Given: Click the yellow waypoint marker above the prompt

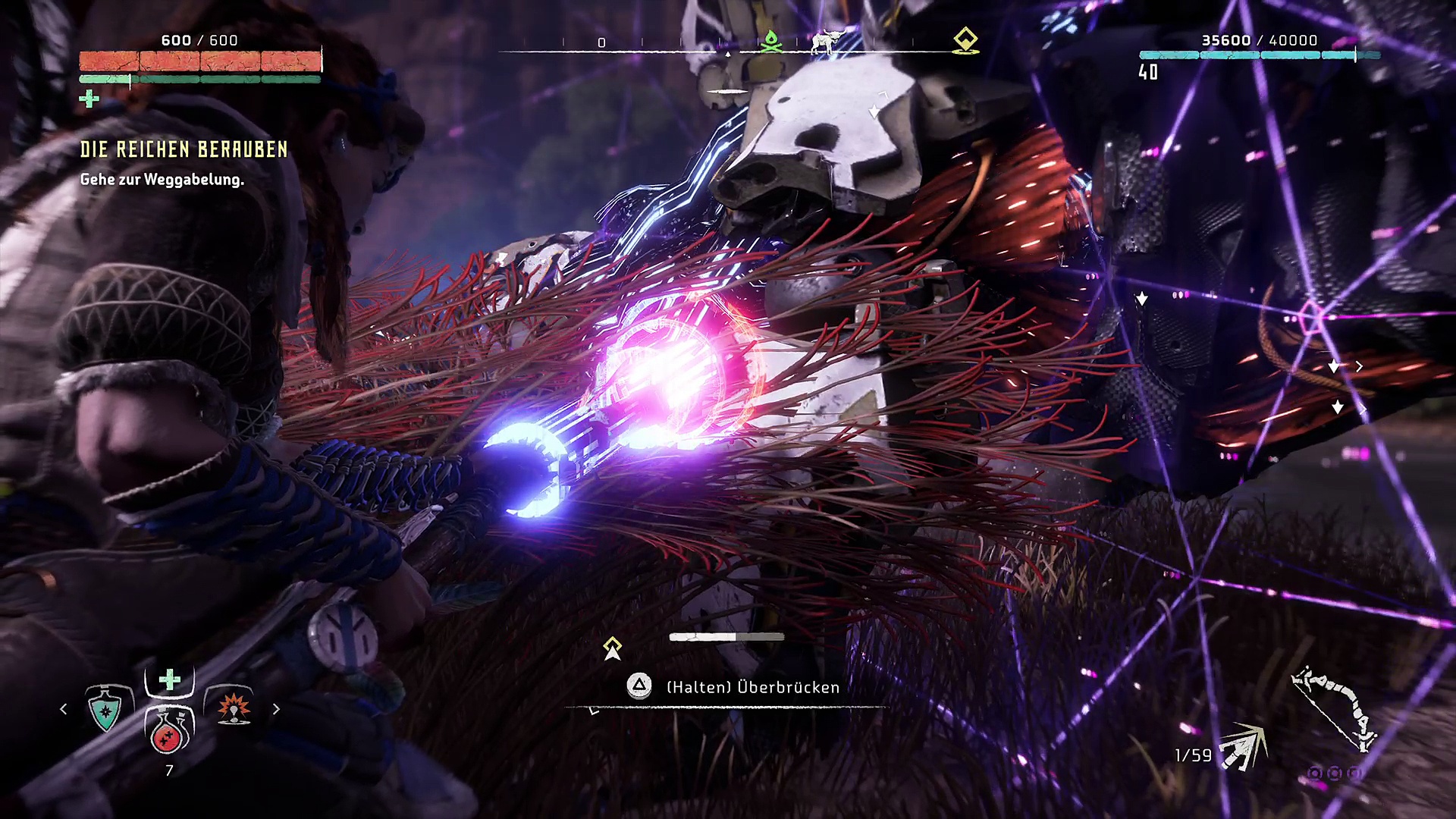Looking at the screenshot, I should click(612, 648).
